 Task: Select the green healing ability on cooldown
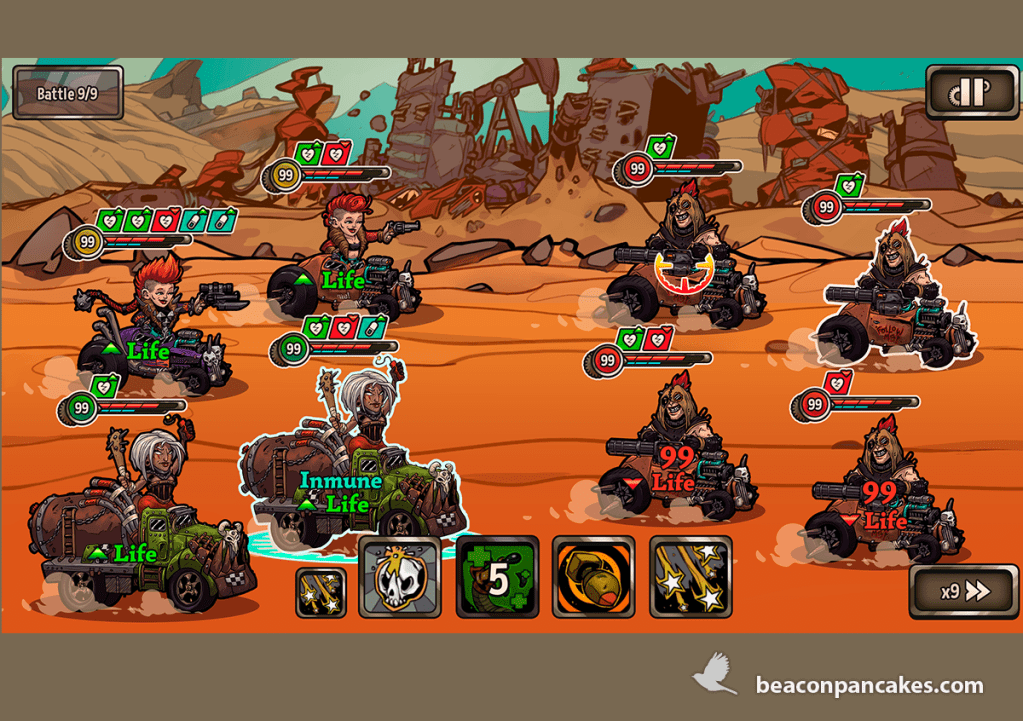pyautogui.click(x=497, y=577)
